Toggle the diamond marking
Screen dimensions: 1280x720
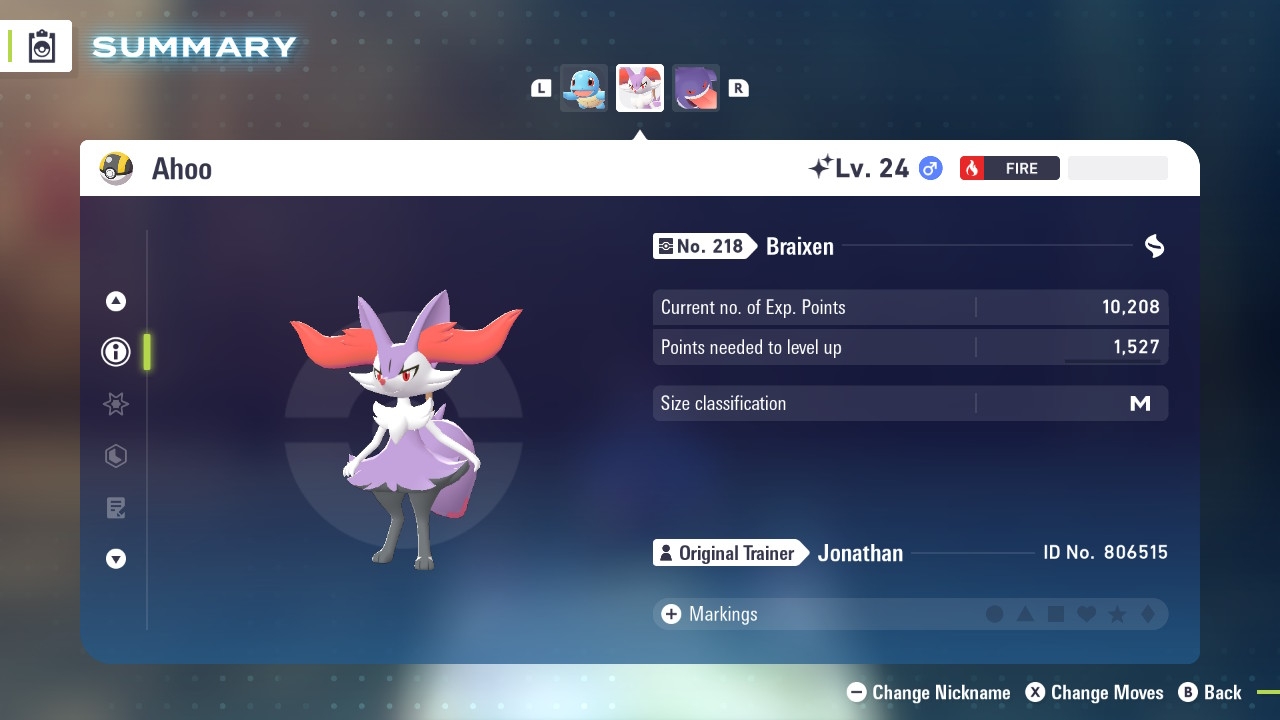(x=1147, y=614)
